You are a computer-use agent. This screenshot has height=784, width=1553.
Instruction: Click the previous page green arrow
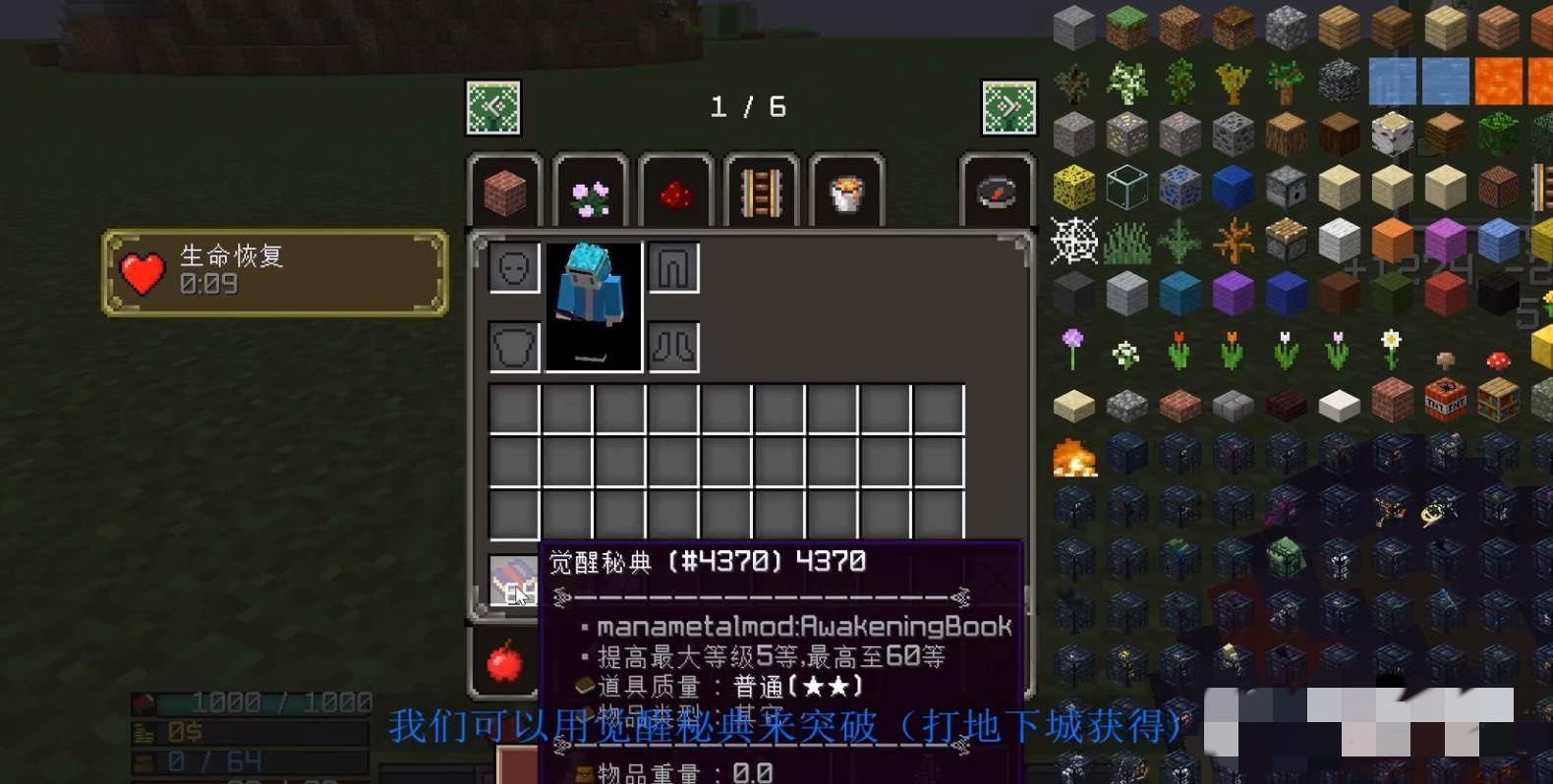(494, 108)
